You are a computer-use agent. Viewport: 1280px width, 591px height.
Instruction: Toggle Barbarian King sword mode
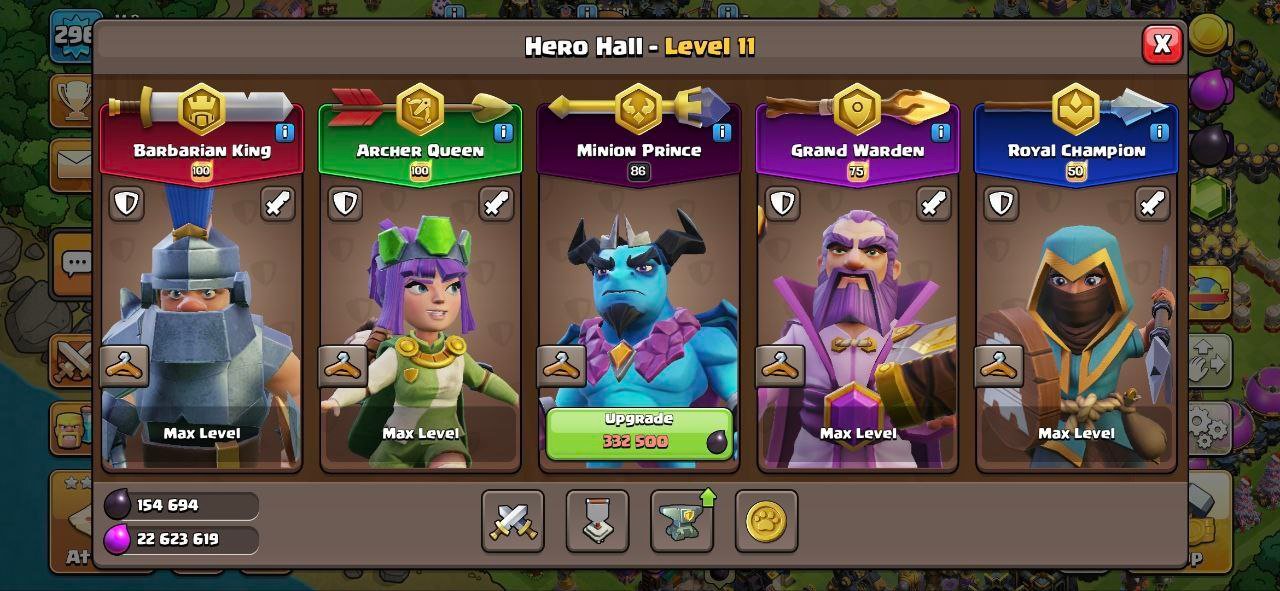point(278,203)
